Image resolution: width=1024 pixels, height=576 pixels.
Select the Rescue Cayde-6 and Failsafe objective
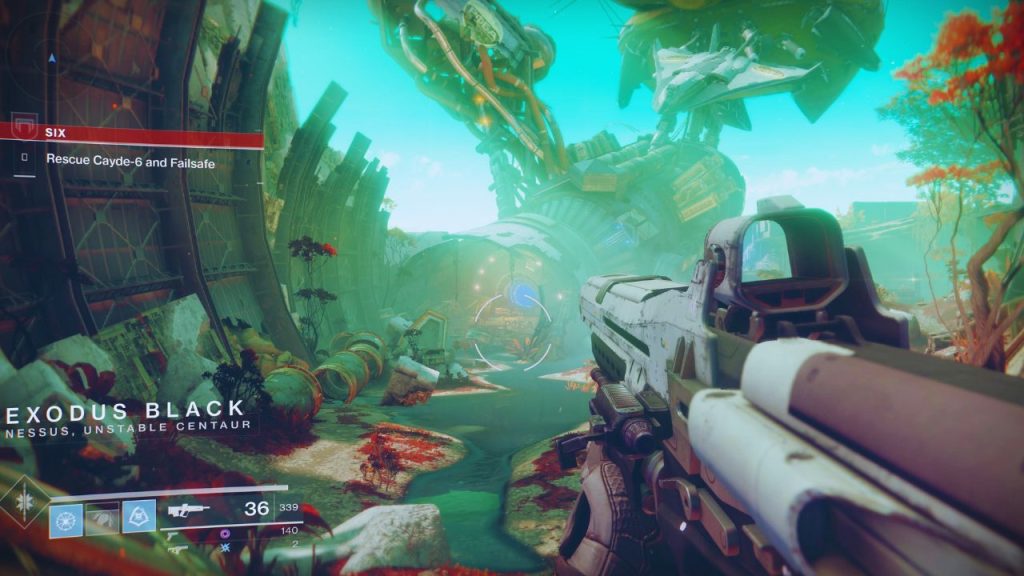(x=130, y=159)
